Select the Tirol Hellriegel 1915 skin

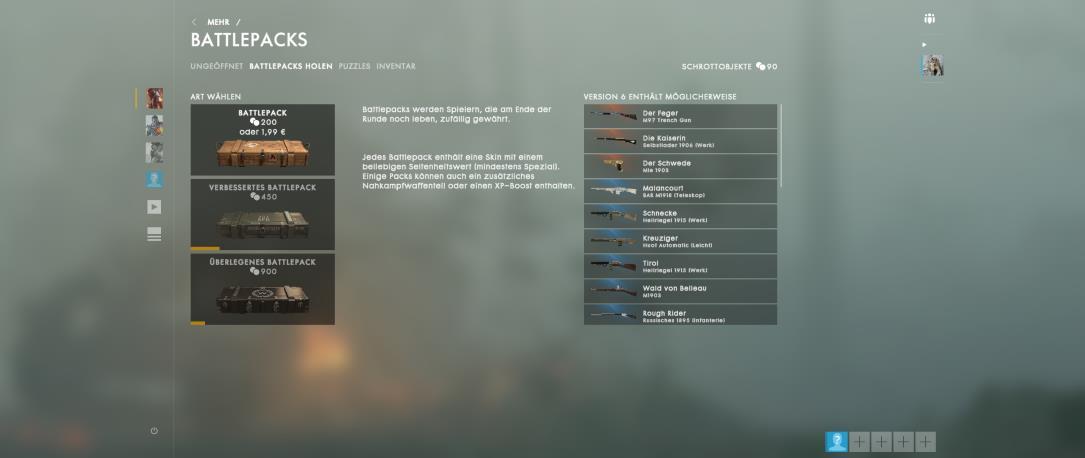tap(680, 266)
